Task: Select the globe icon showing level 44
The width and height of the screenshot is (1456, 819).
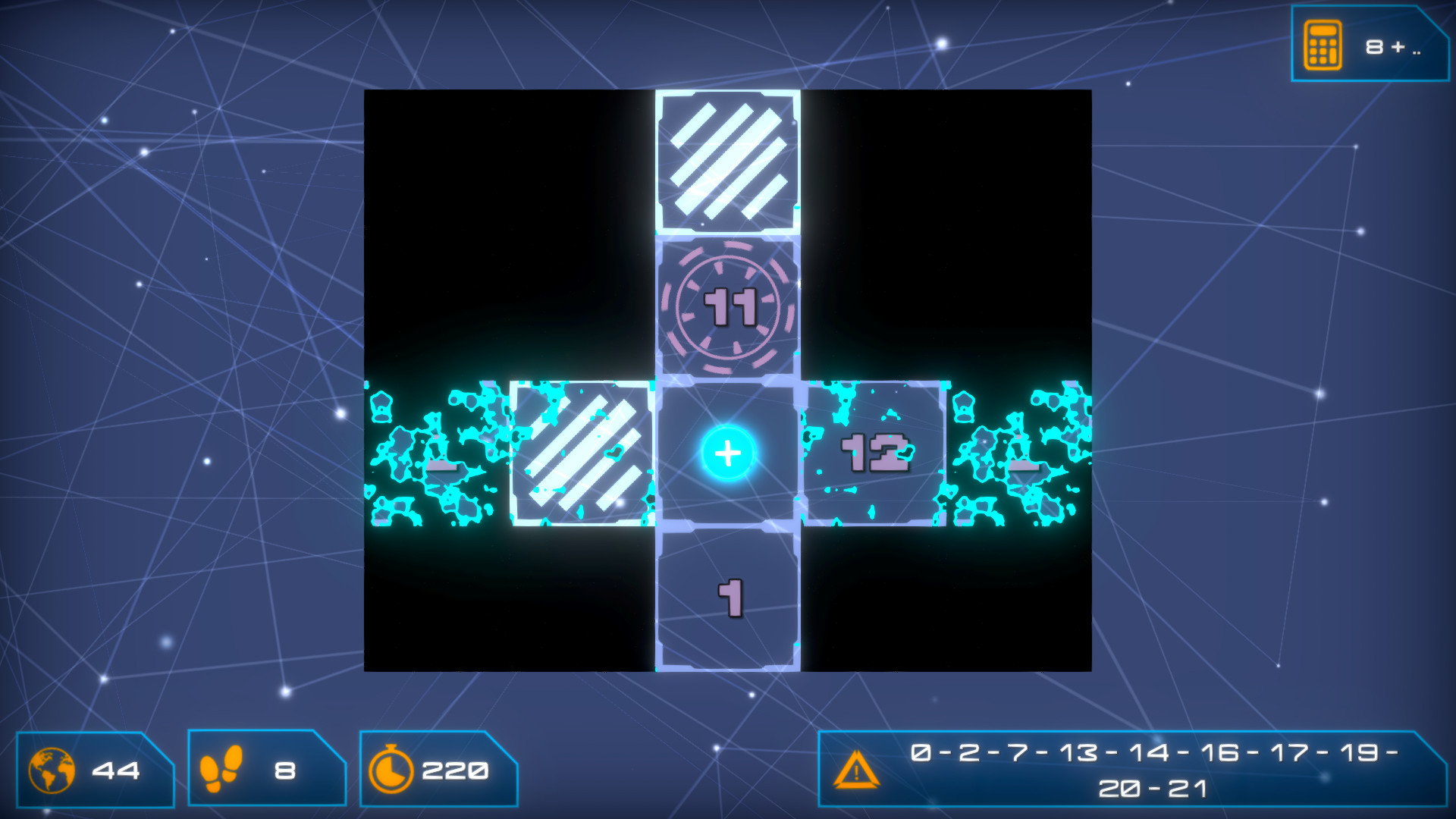Action: pyautogui.click(x=50, y=771)
